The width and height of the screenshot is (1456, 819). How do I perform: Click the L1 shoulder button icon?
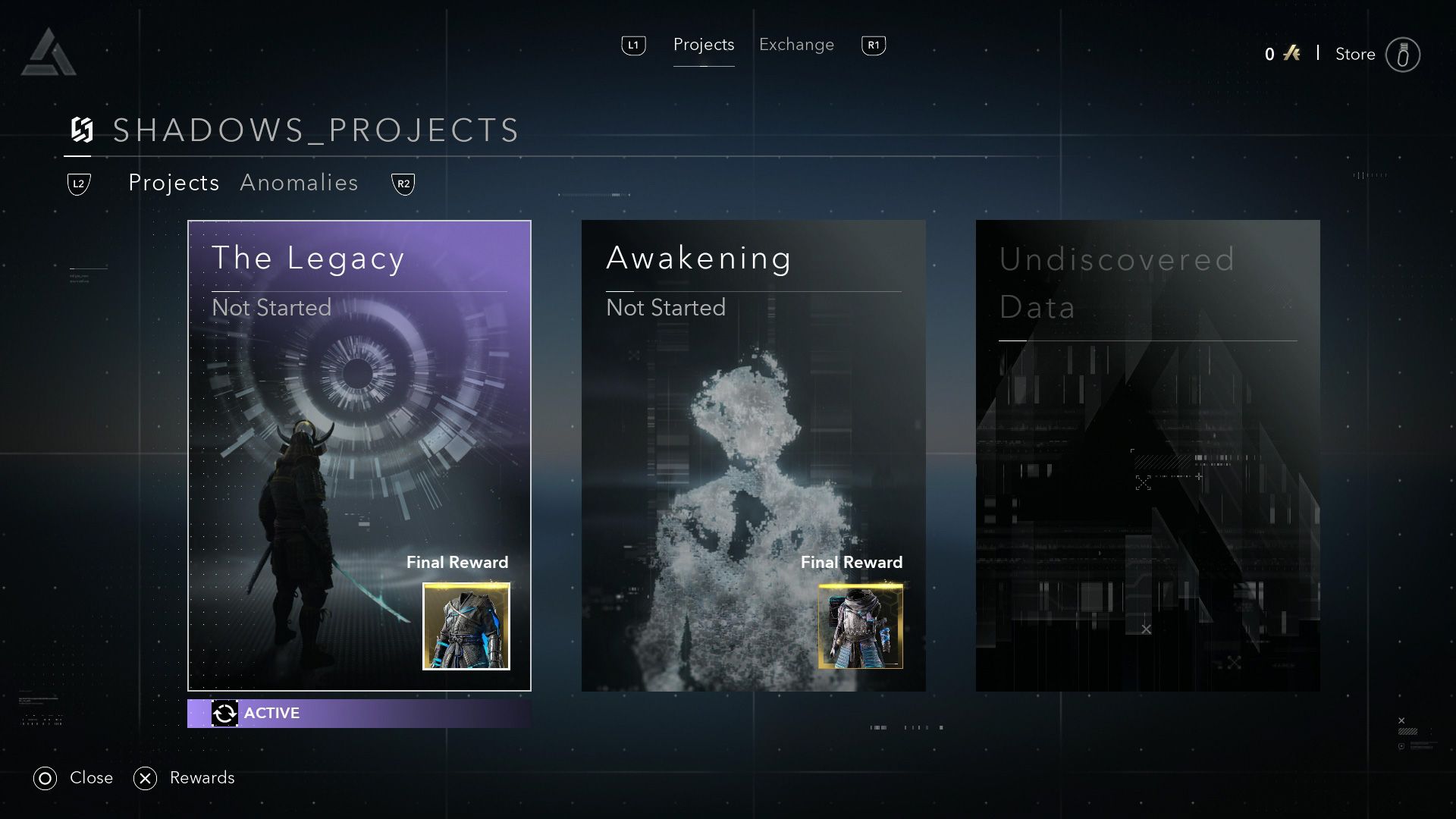[x=633, y=45]
